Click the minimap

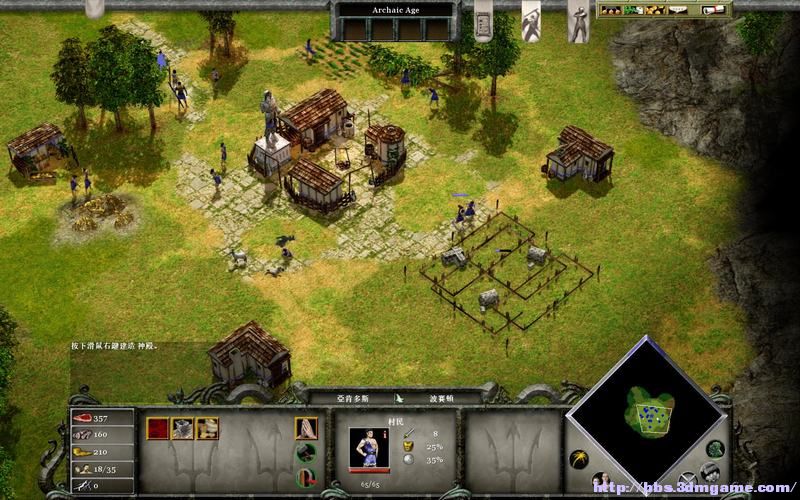[650, 408]
